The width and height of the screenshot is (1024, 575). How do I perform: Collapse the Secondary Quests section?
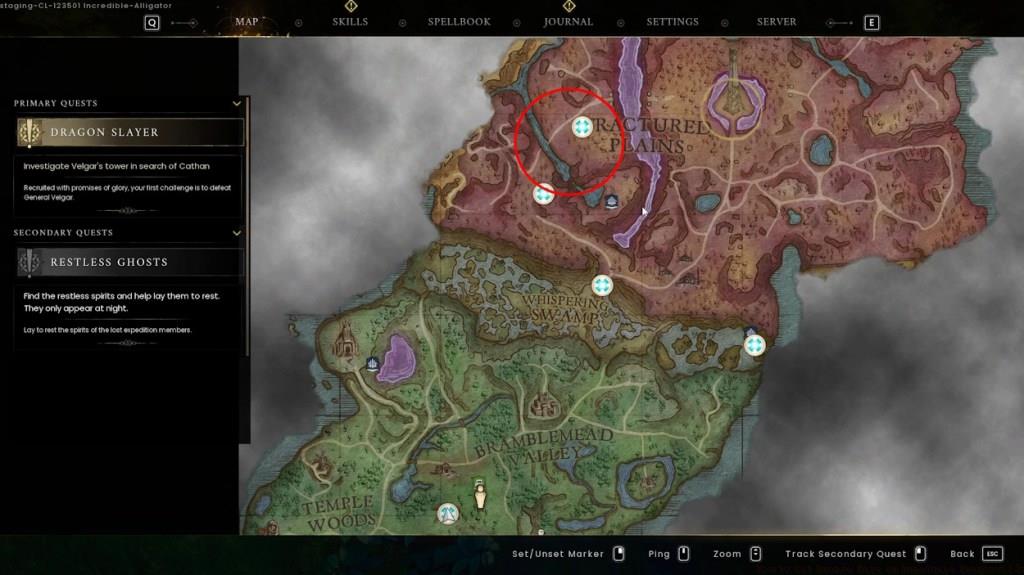pyautogui.click(x=237, y=233)
